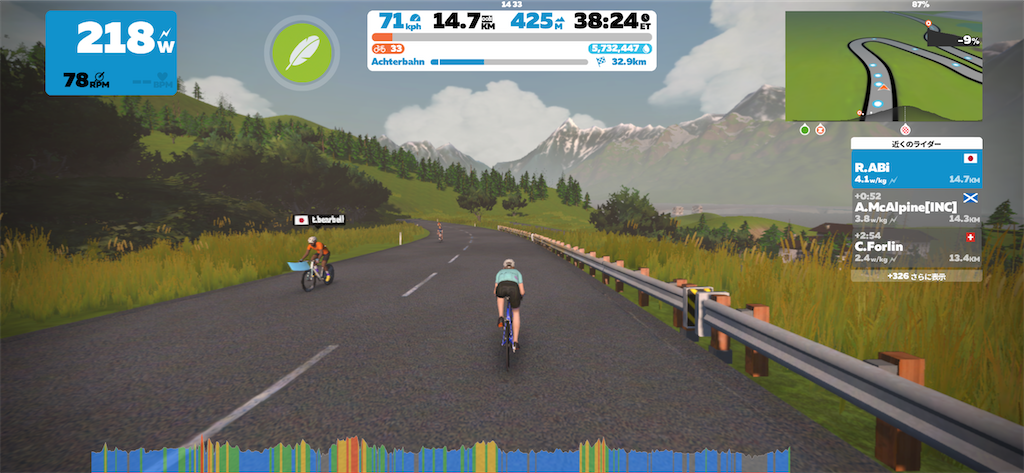Click the Achterbahn route progress bar
1024x473 pixels.
pyautogui.click(x=510, y=61)
